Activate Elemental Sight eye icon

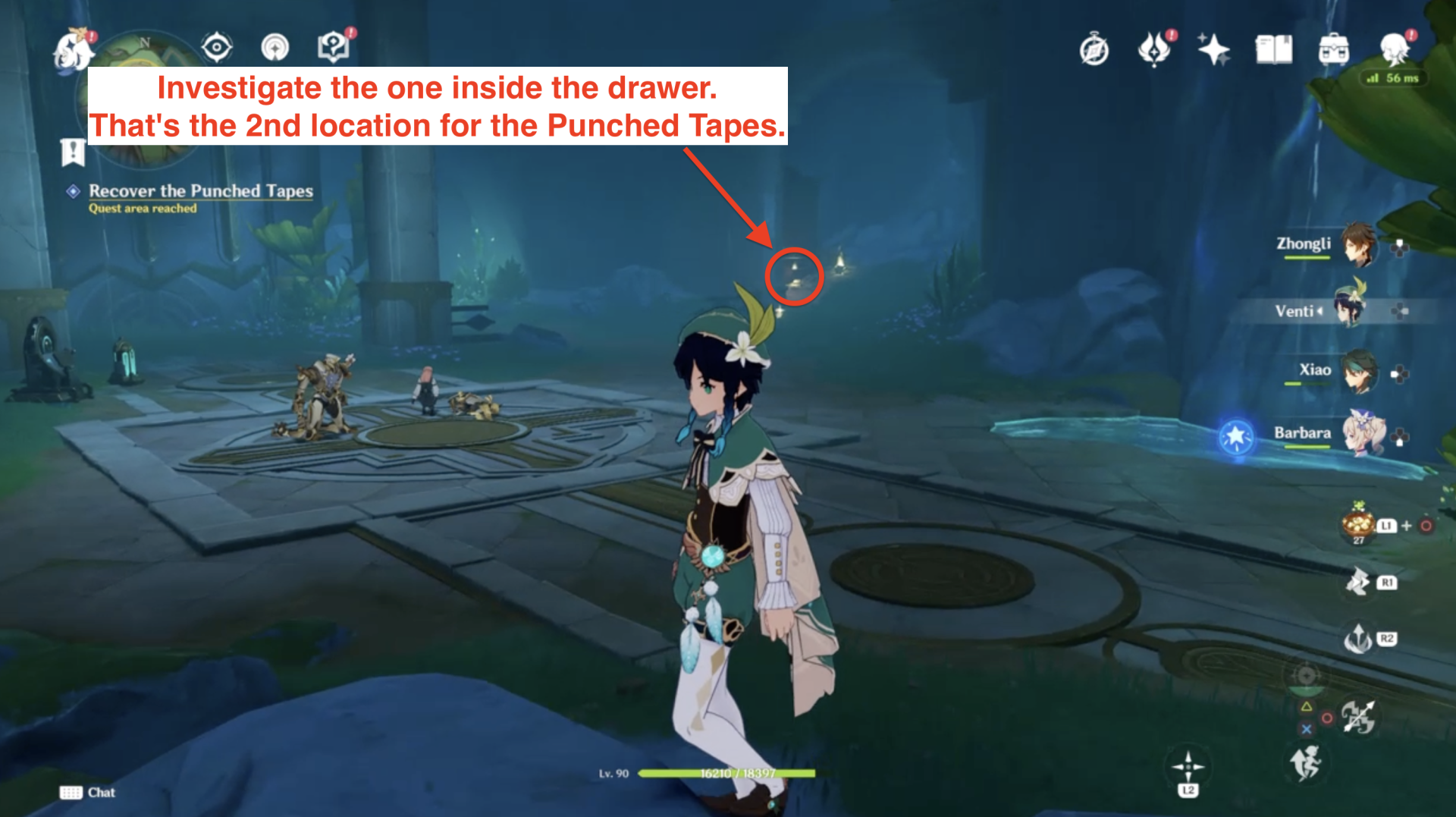[217, 47]
